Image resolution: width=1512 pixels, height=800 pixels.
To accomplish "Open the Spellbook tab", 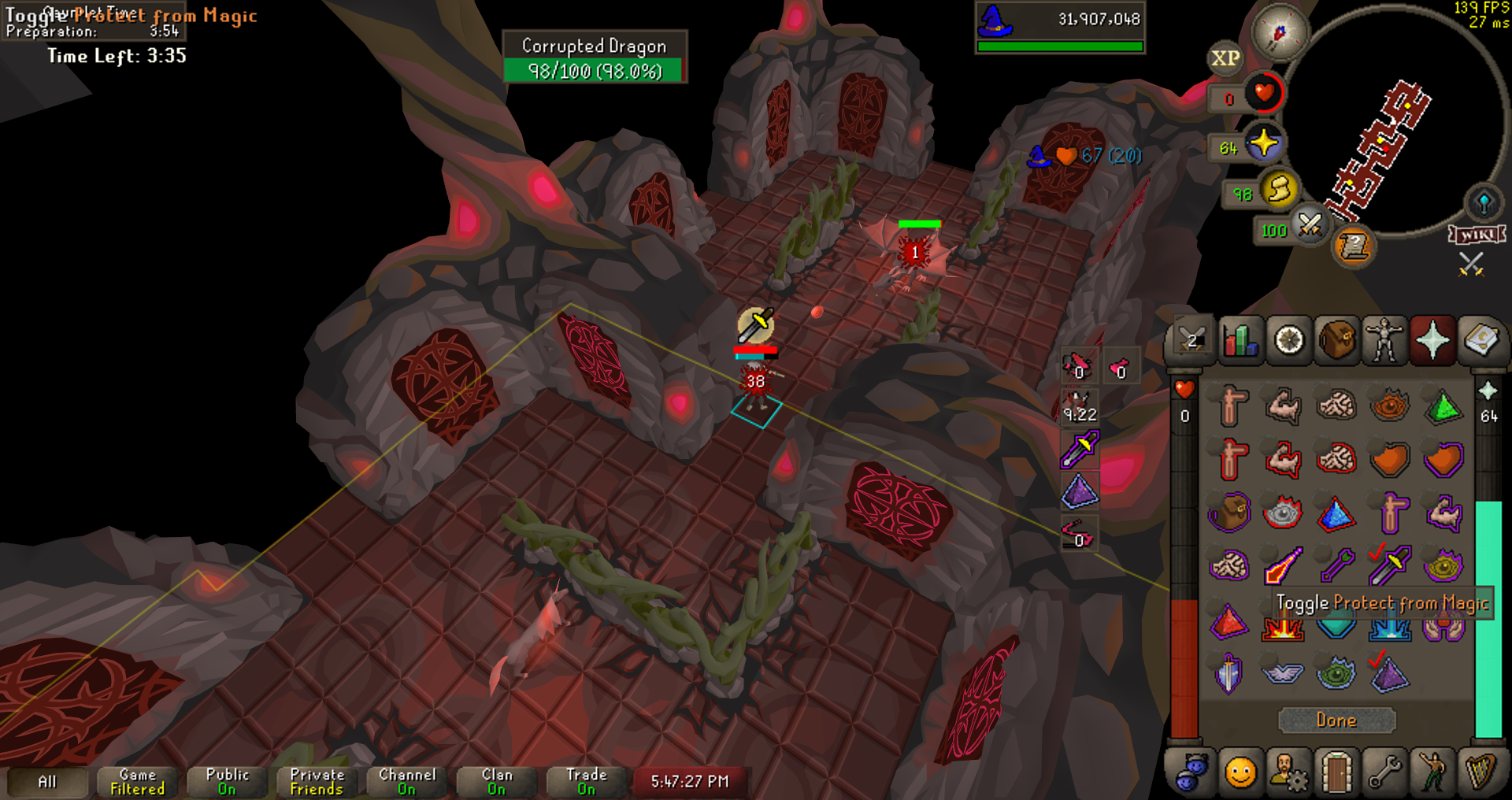I will coord(1480,341).
